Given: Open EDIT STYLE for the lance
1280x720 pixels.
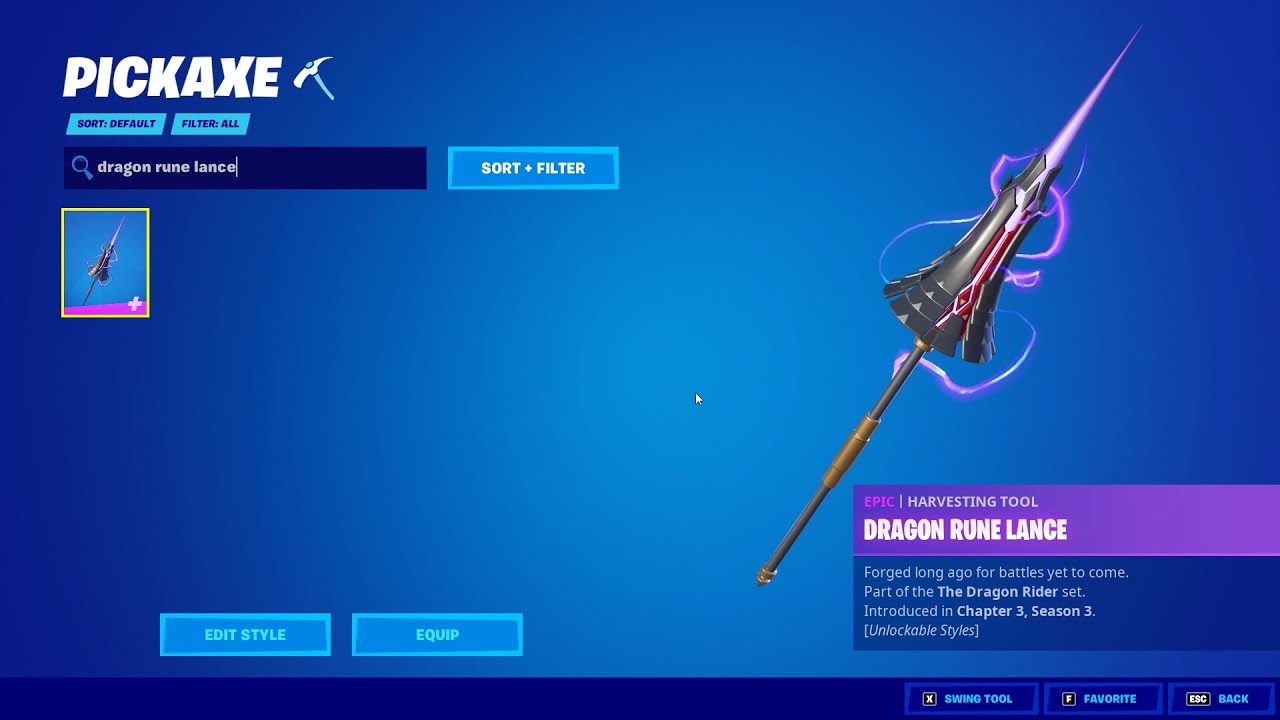Looking at the screenshot, I should coord(244,634).
